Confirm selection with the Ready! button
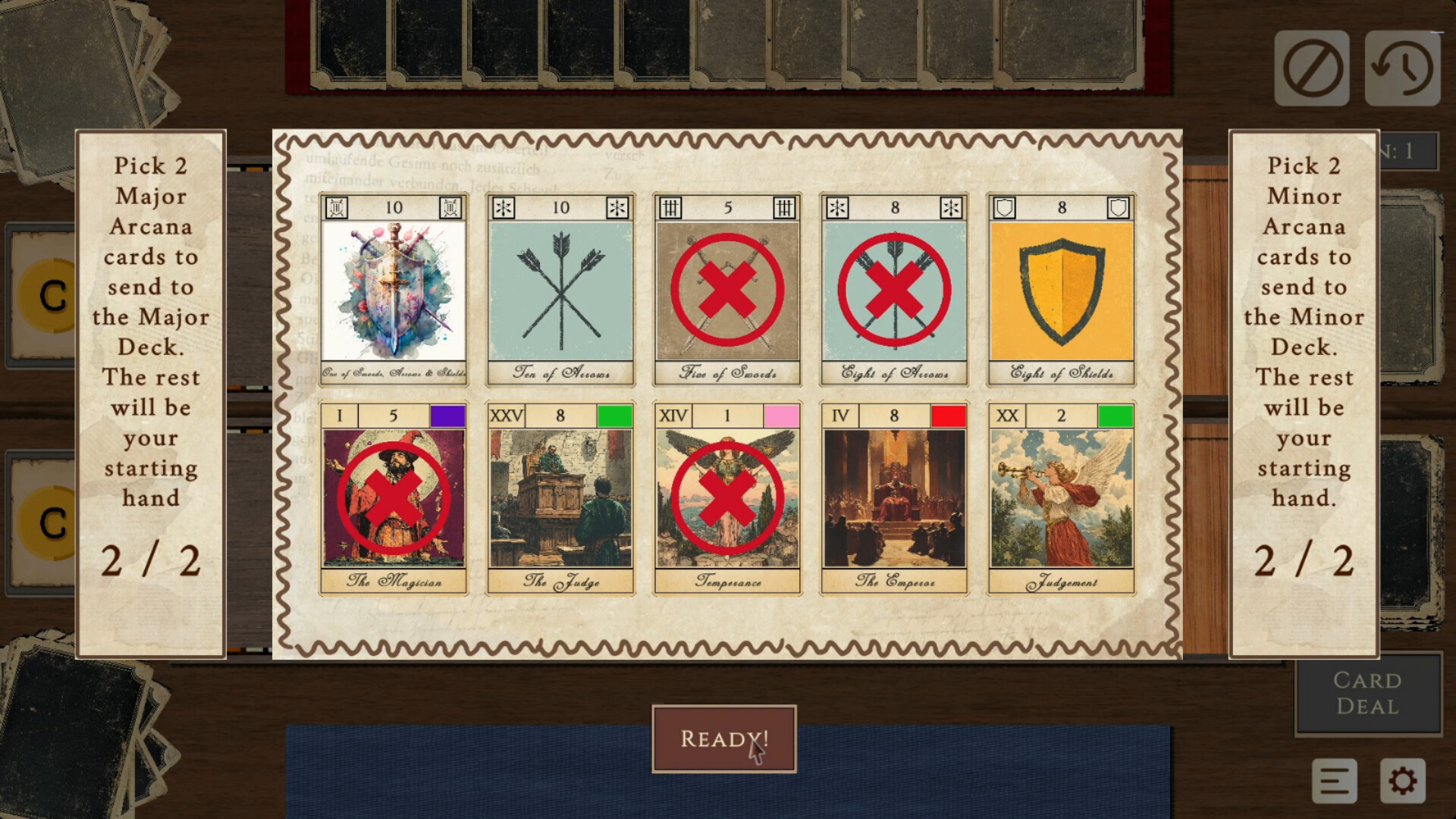Image resolution: width=1456 pixels, height=819 pixels. [x=723, y=739]
